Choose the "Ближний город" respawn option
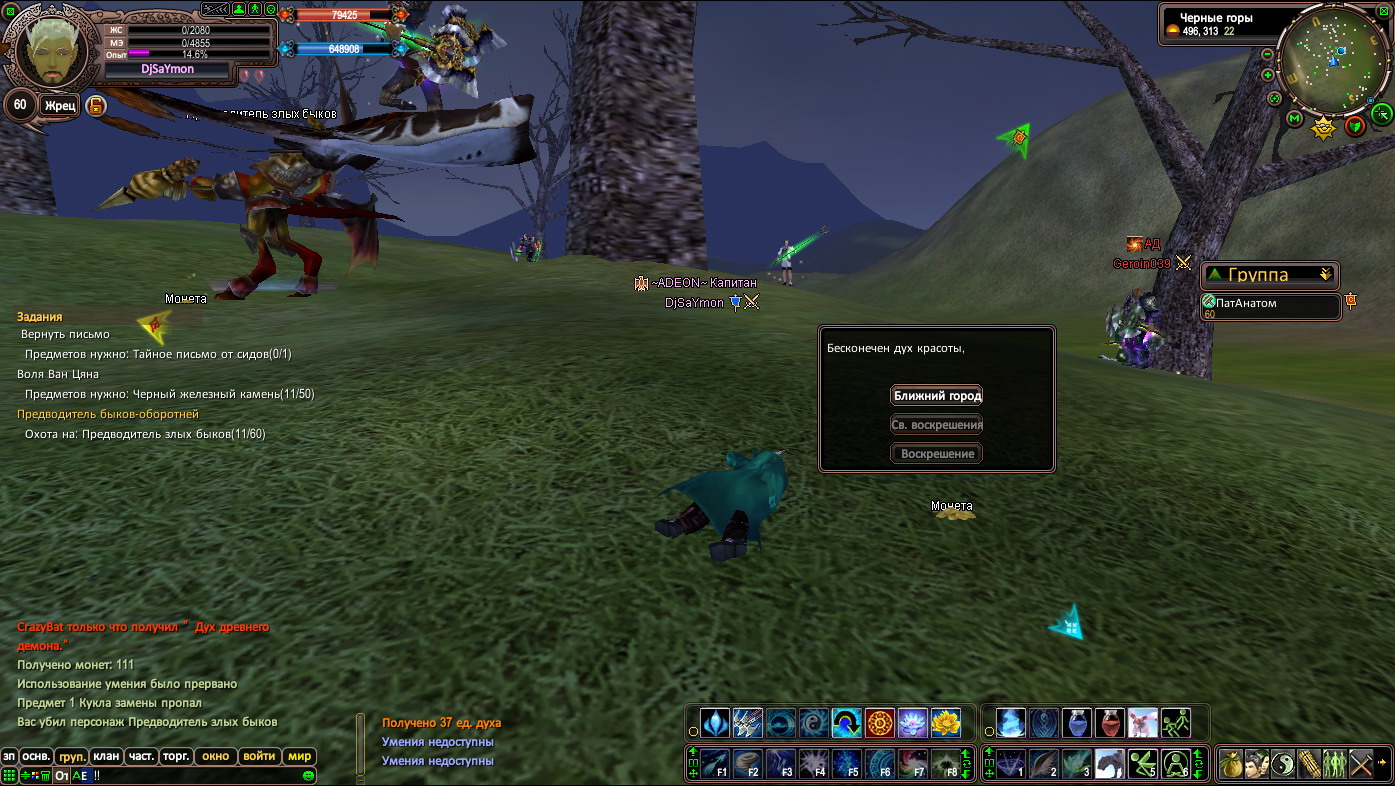The height and width of the screenshot is (786, 1395). 936,395
